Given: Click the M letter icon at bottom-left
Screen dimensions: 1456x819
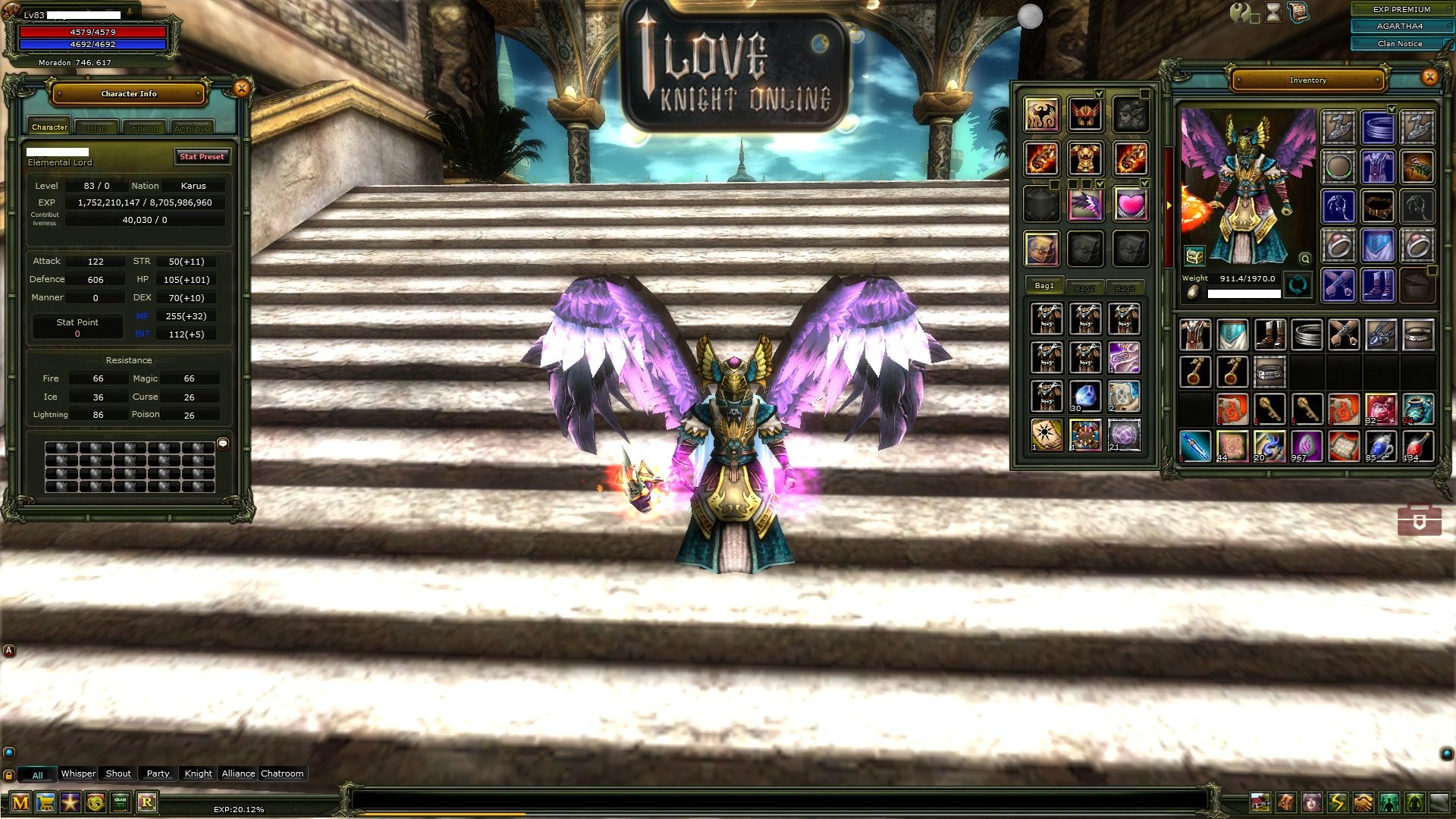Looking at the screenshot, I should point(20,802).
